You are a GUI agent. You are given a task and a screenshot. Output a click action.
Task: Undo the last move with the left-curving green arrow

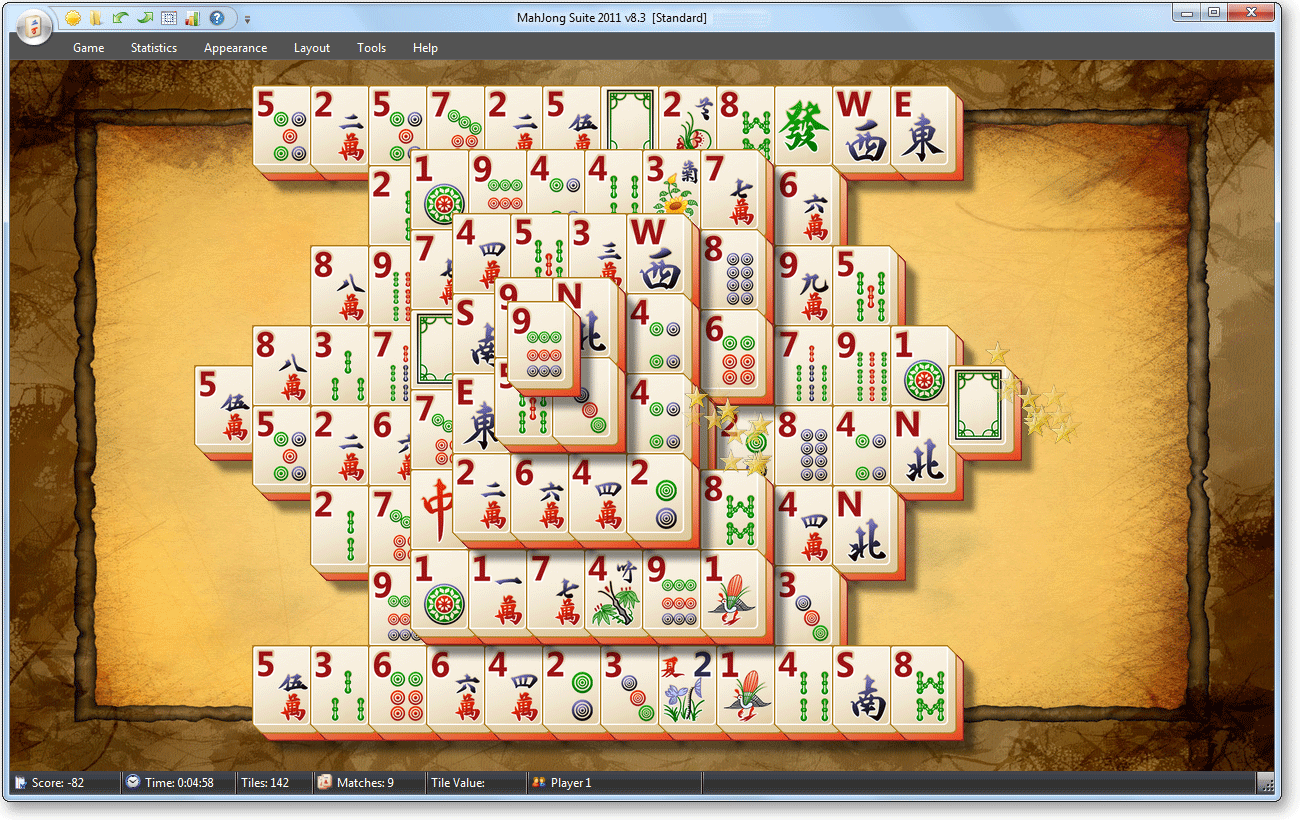click(x=120, y=18)
